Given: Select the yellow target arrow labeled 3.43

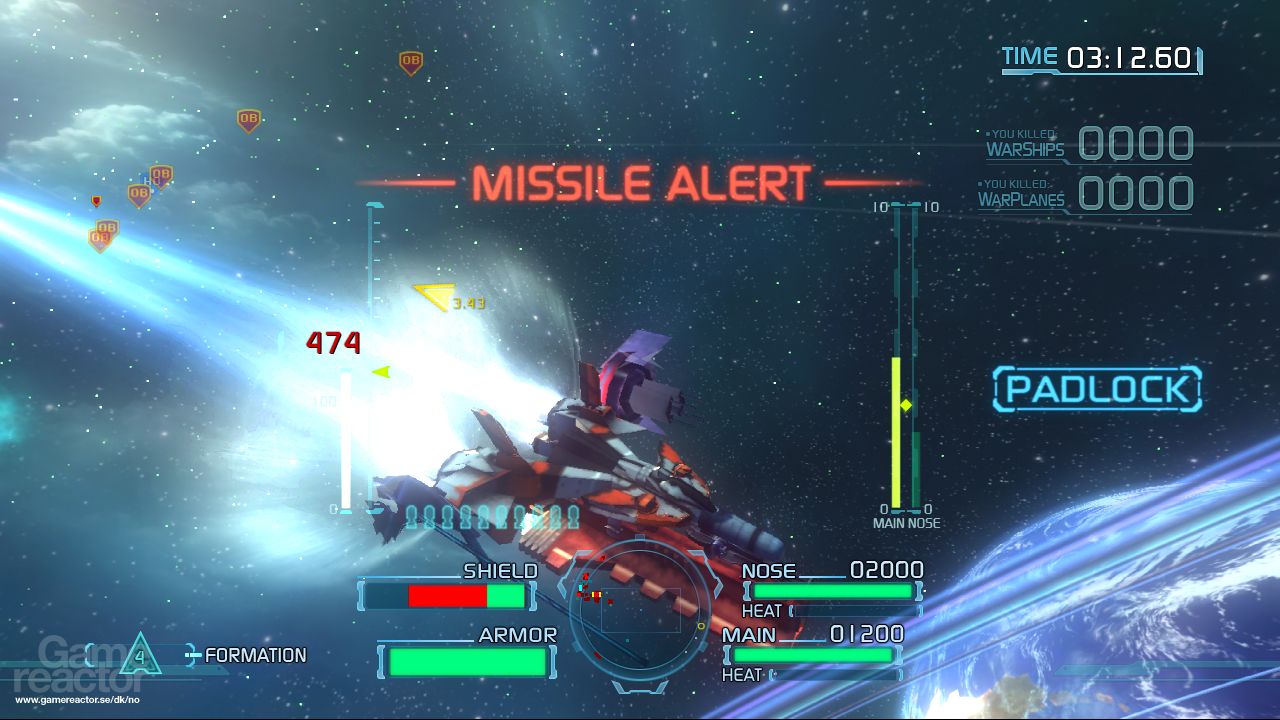Looking at the screenshot, I should 435,294.
